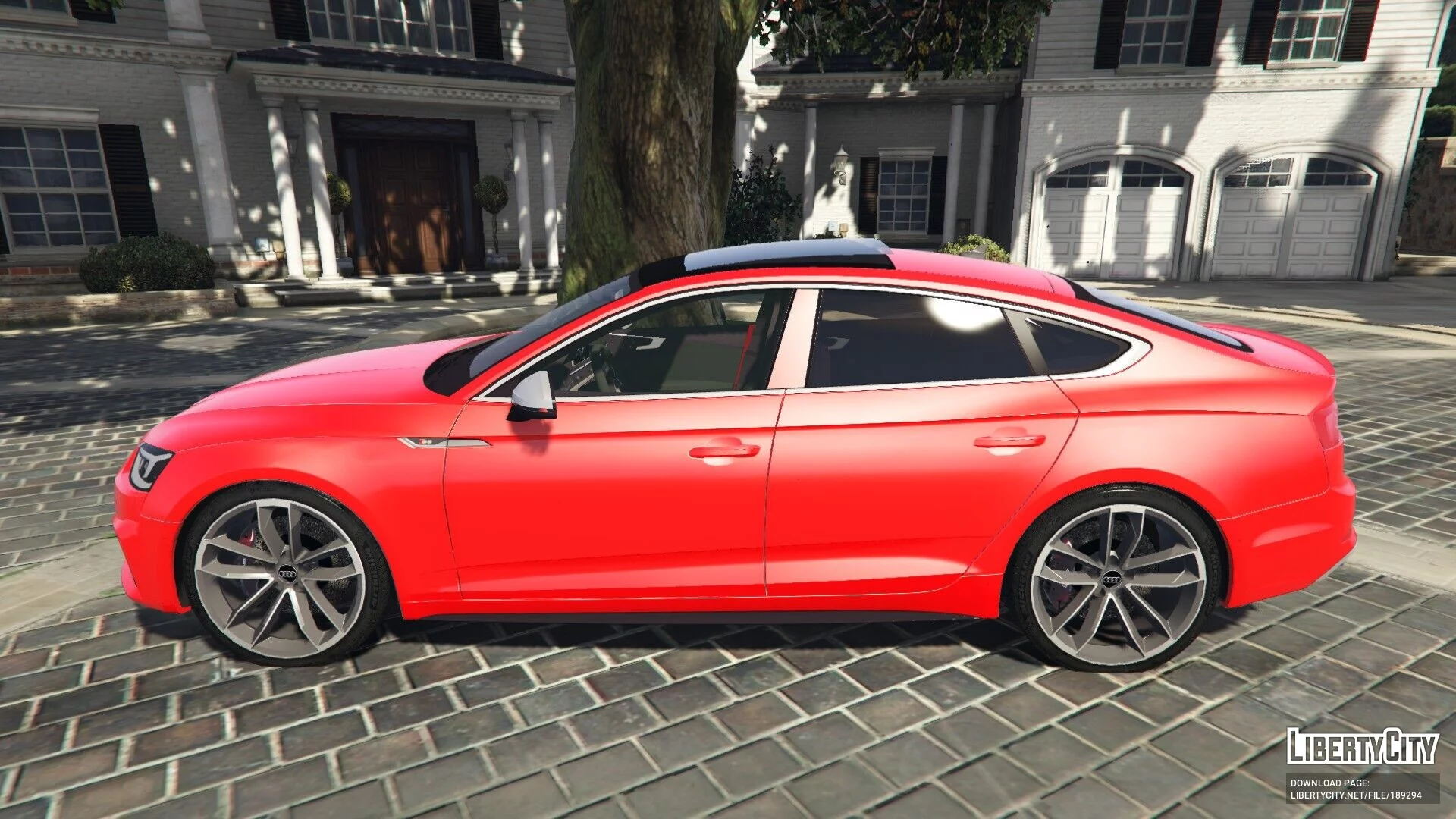Screen dimensions: 1456x819
Task: Click the LibertyCity logo watermark
Action: pos(1362,747)
